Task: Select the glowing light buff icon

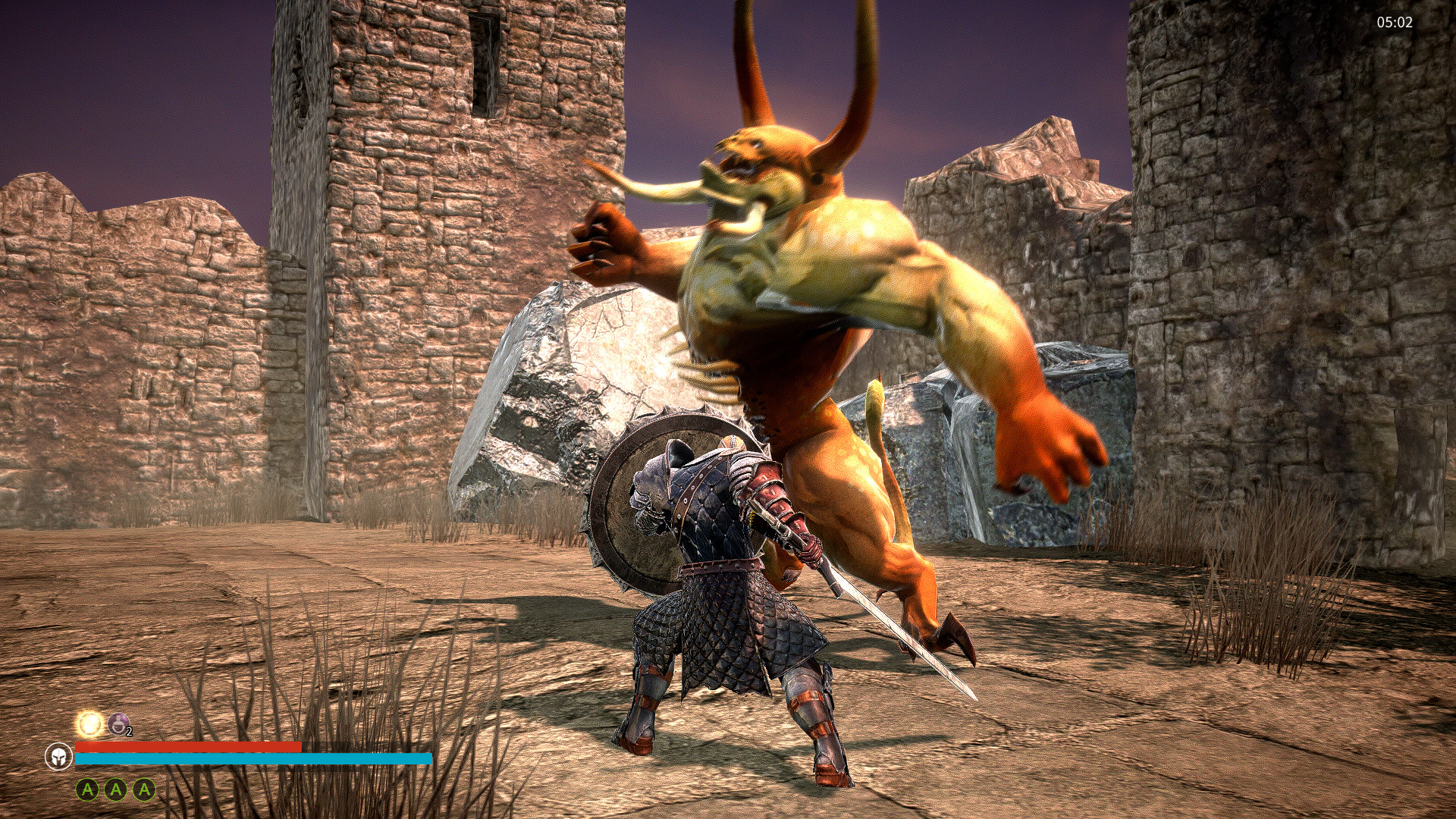Action: (x=89, y=724)
